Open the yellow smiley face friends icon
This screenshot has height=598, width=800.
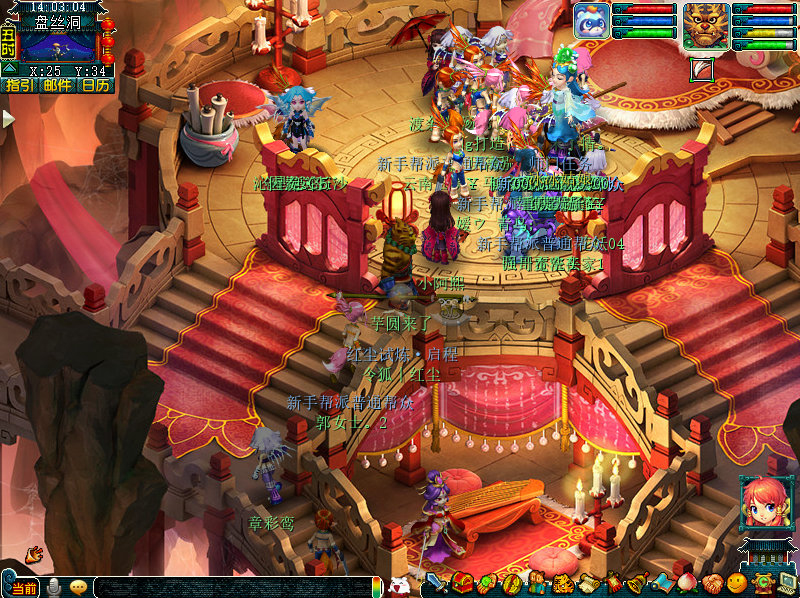(736, 583)
